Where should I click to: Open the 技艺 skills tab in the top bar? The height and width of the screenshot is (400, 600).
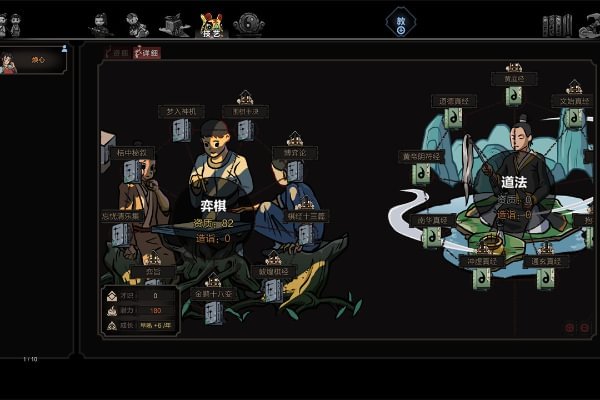(210, 24)
